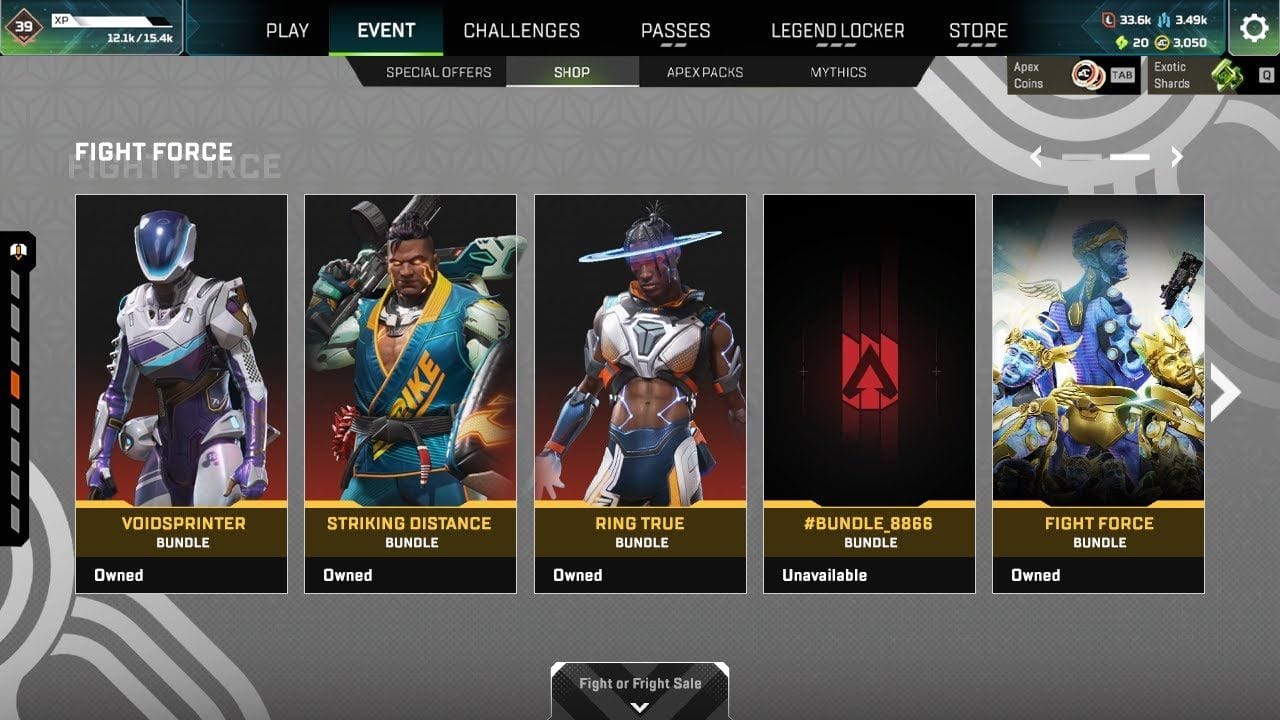The width and height of the screenshot is (1280, 720).
Task: Click the next page arrow on right edge
Action: tap(1224, 391)
